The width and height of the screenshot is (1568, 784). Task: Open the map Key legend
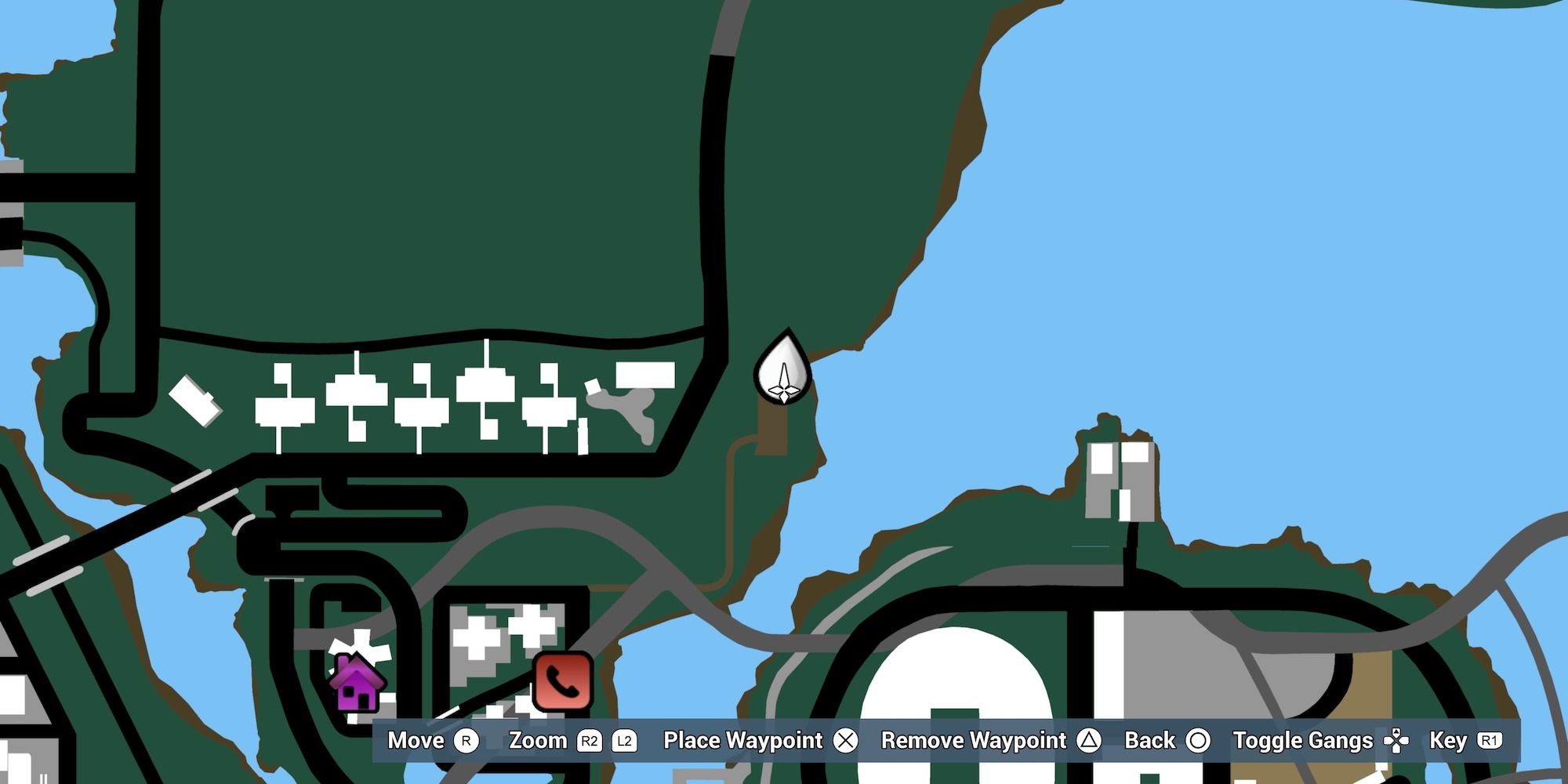(1449, 739)
